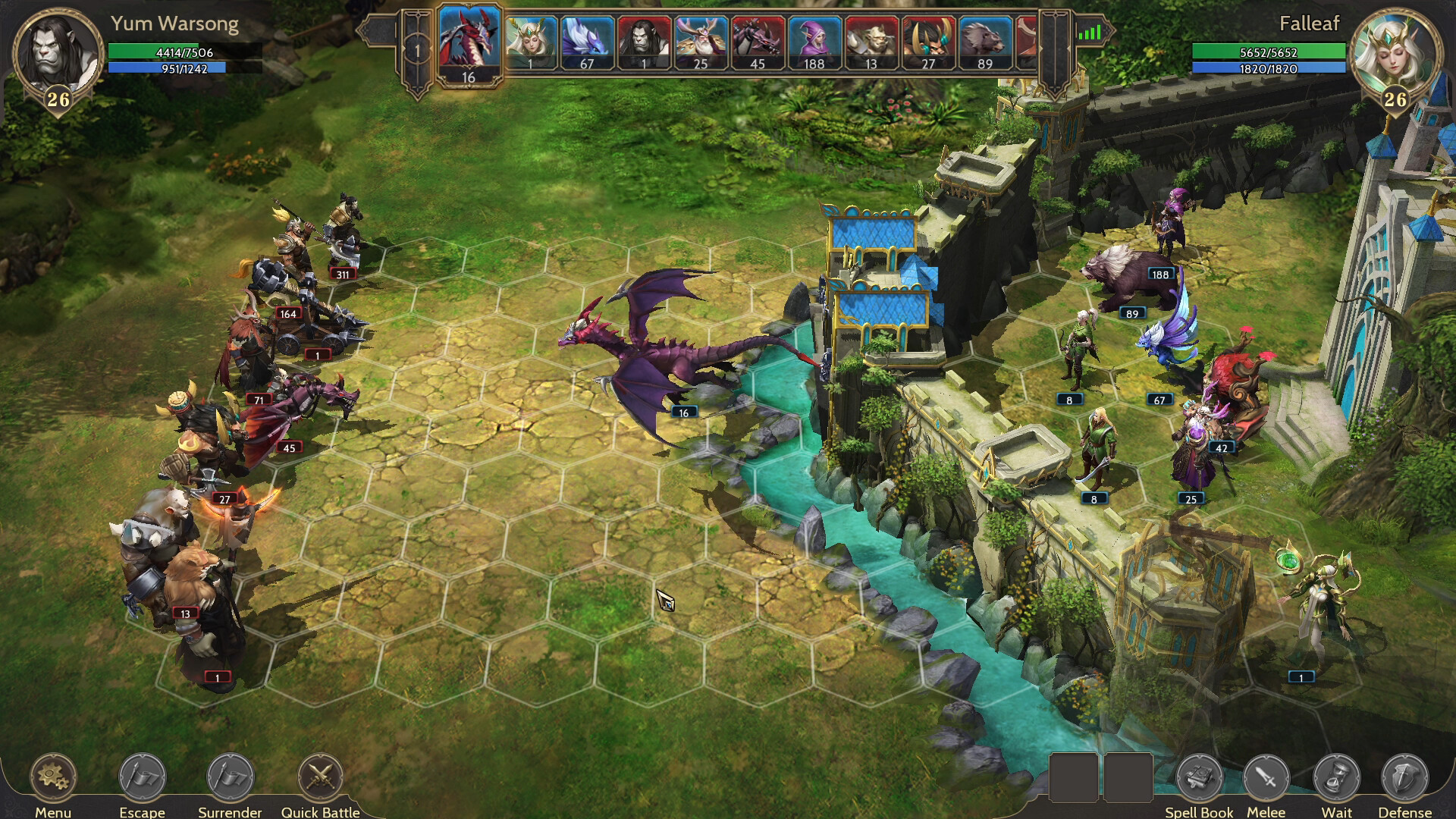Image resolution: width=1456 pixels, height=819 pixels.
Task: Select the bear portrait showing 89
Action: pyautogui.click(x=985, y=42)
